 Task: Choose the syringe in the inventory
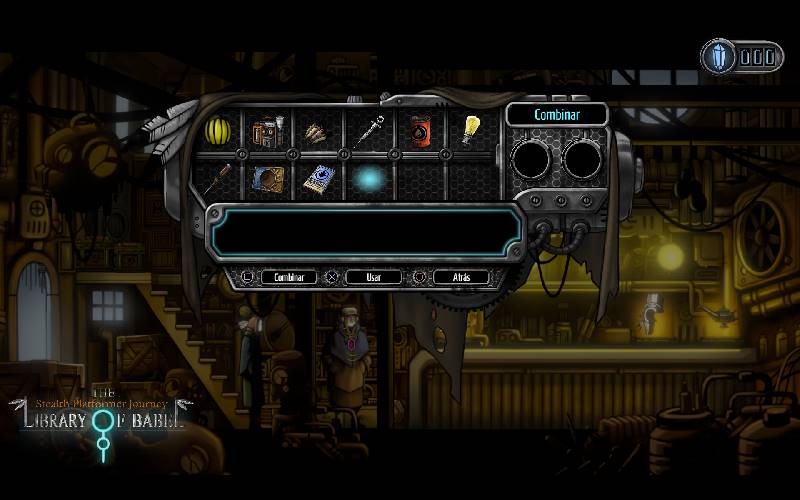368,130
